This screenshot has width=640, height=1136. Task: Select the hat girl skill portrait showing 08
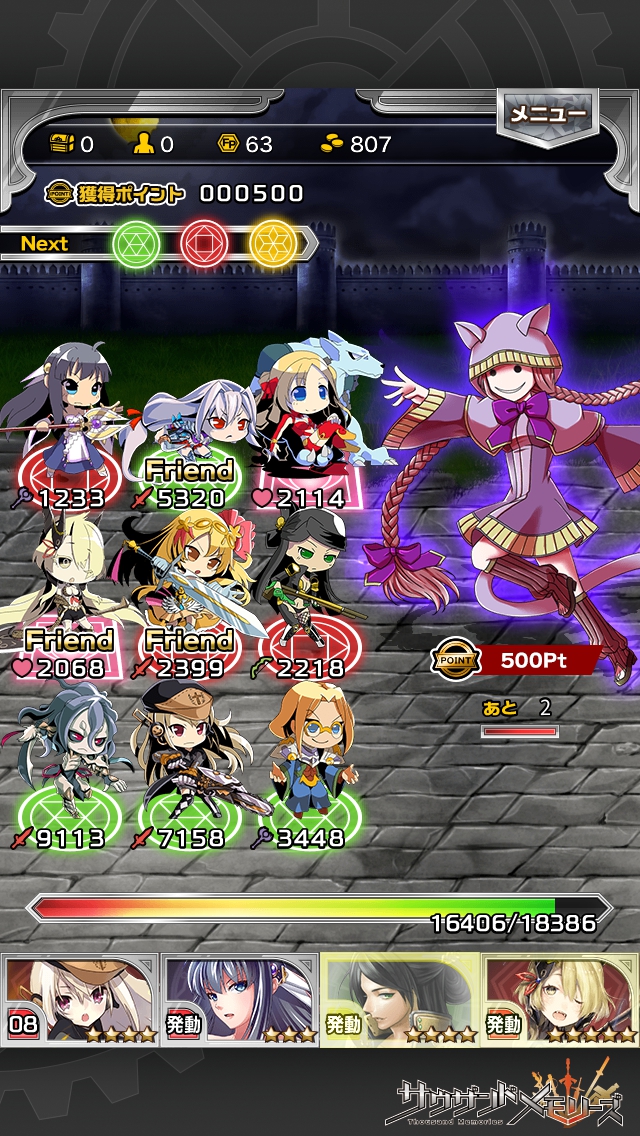(x=80, y=998)
